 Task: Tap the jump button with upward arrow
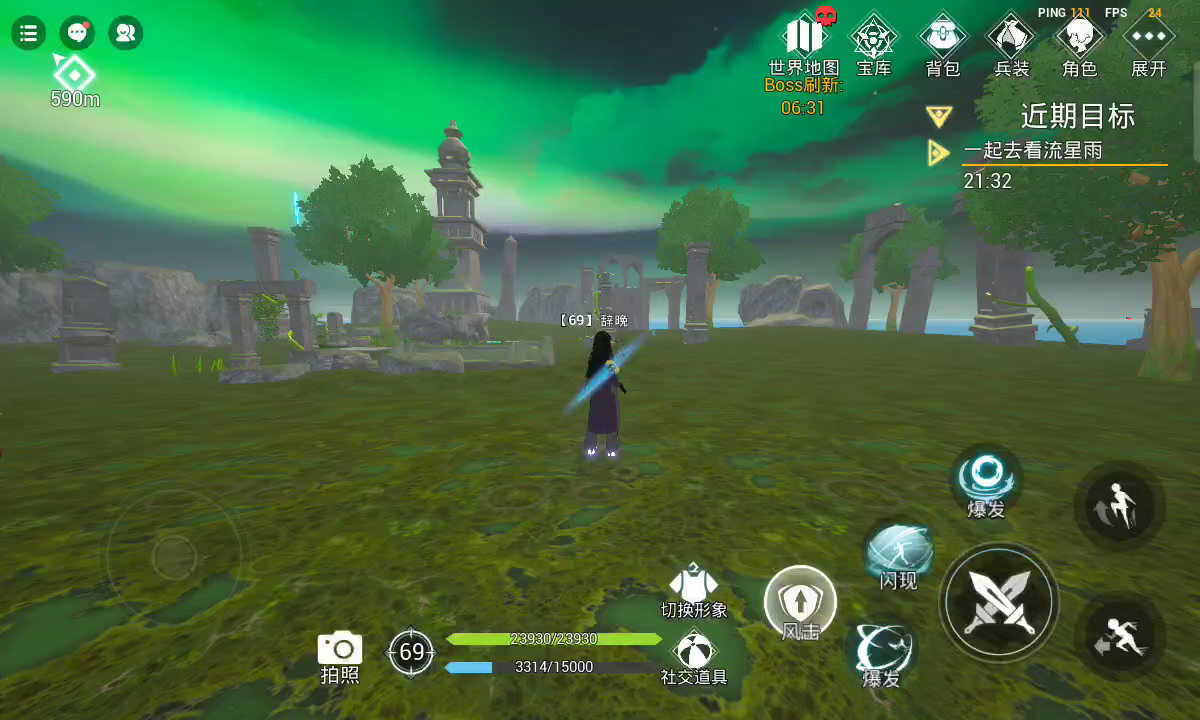[x=1119, y=506]
